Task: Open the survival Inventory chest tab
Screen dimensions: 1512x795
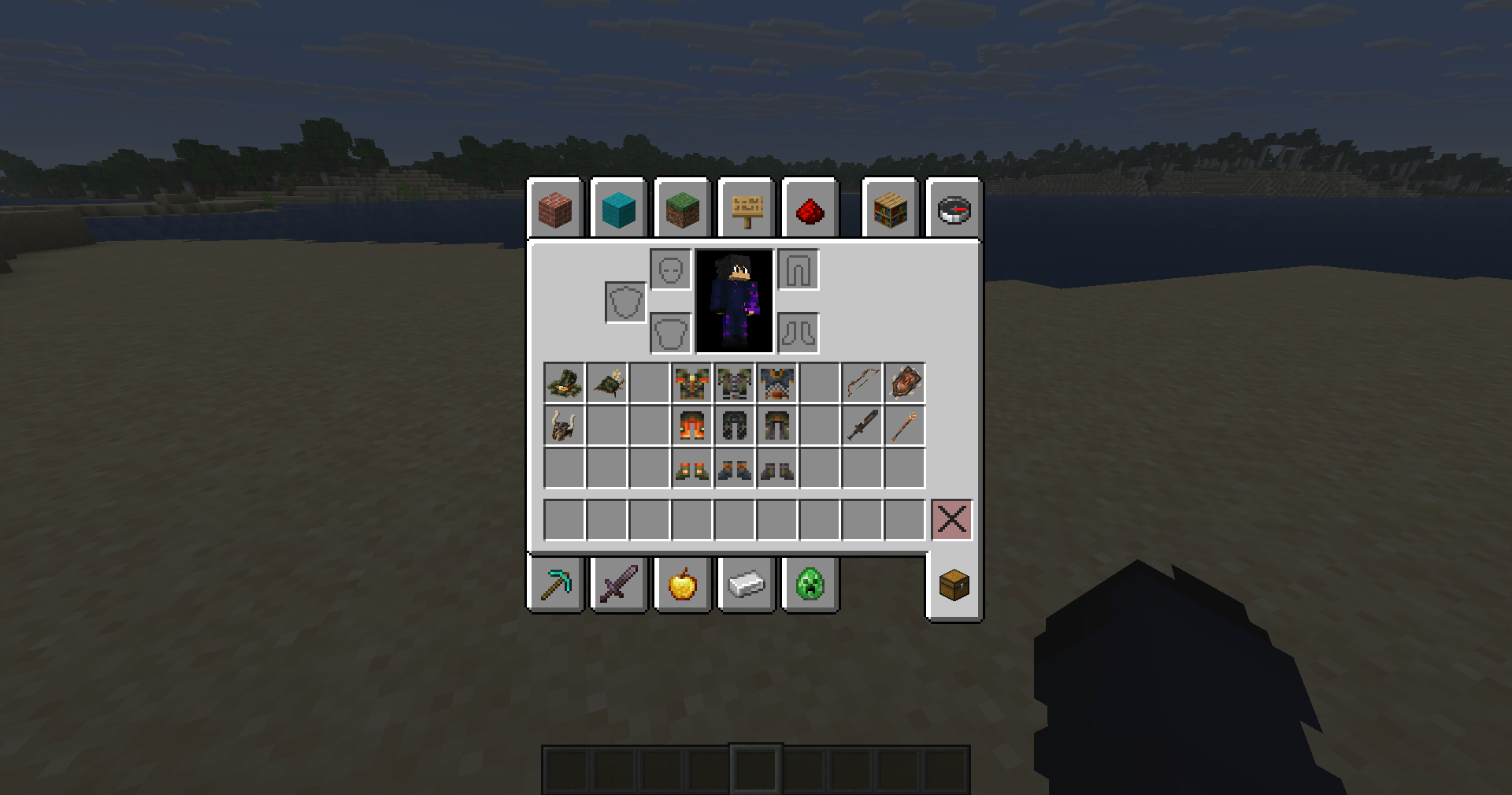Action: [x=954, y=583]
